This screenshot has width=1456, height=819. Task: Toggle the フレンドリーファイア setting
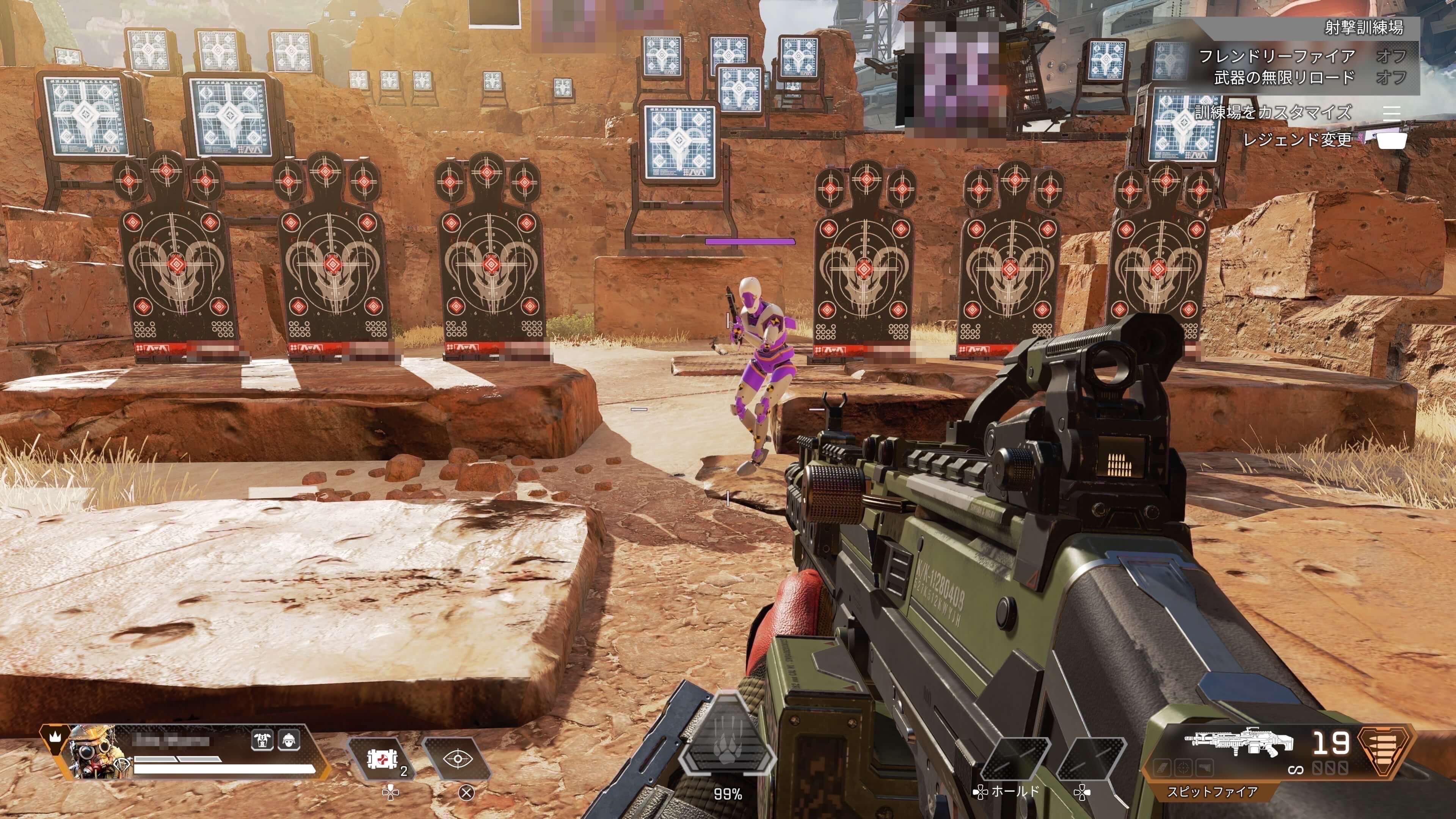pyautogui.click(x=1300, y=56)
